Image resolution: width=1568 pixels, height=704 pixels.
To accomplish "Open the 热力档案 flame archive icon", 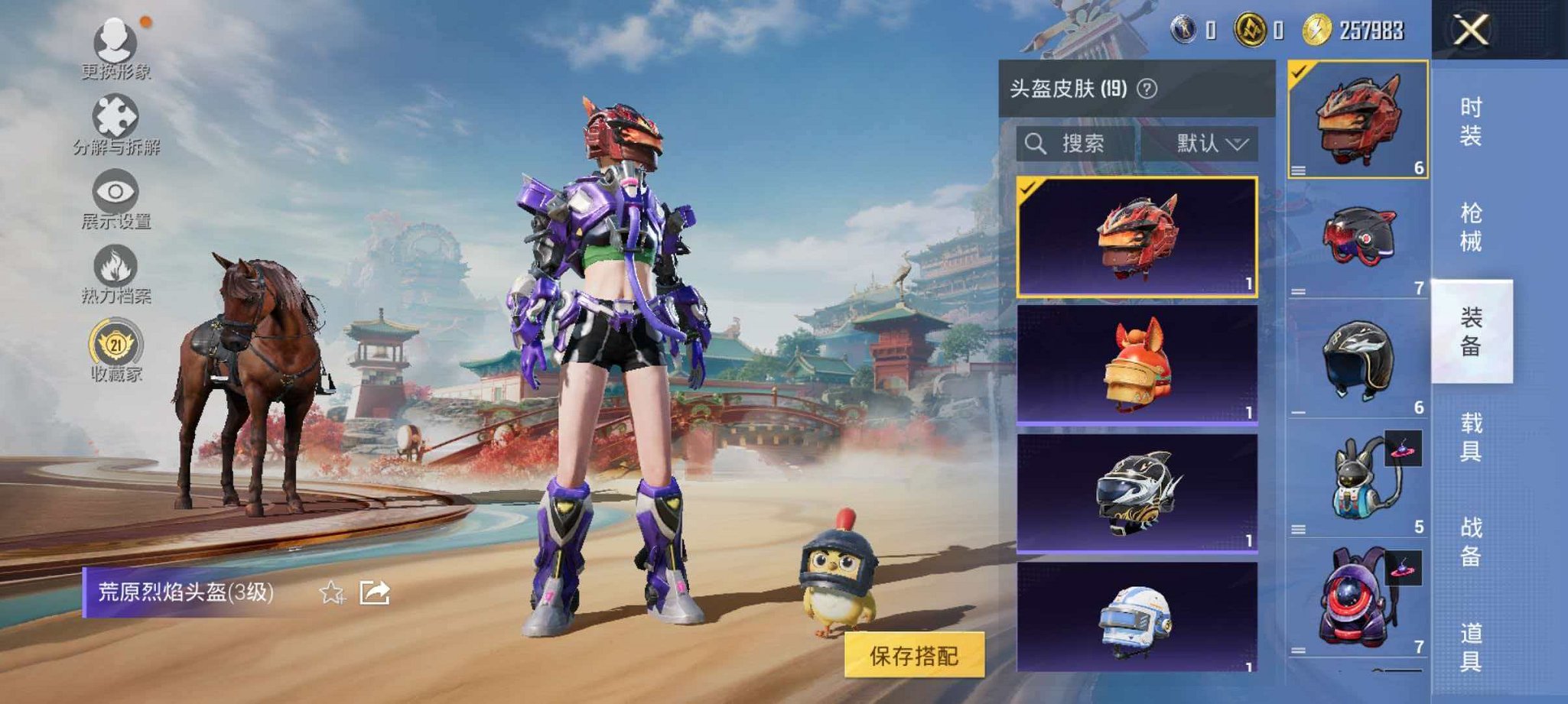I will (115, 265).
